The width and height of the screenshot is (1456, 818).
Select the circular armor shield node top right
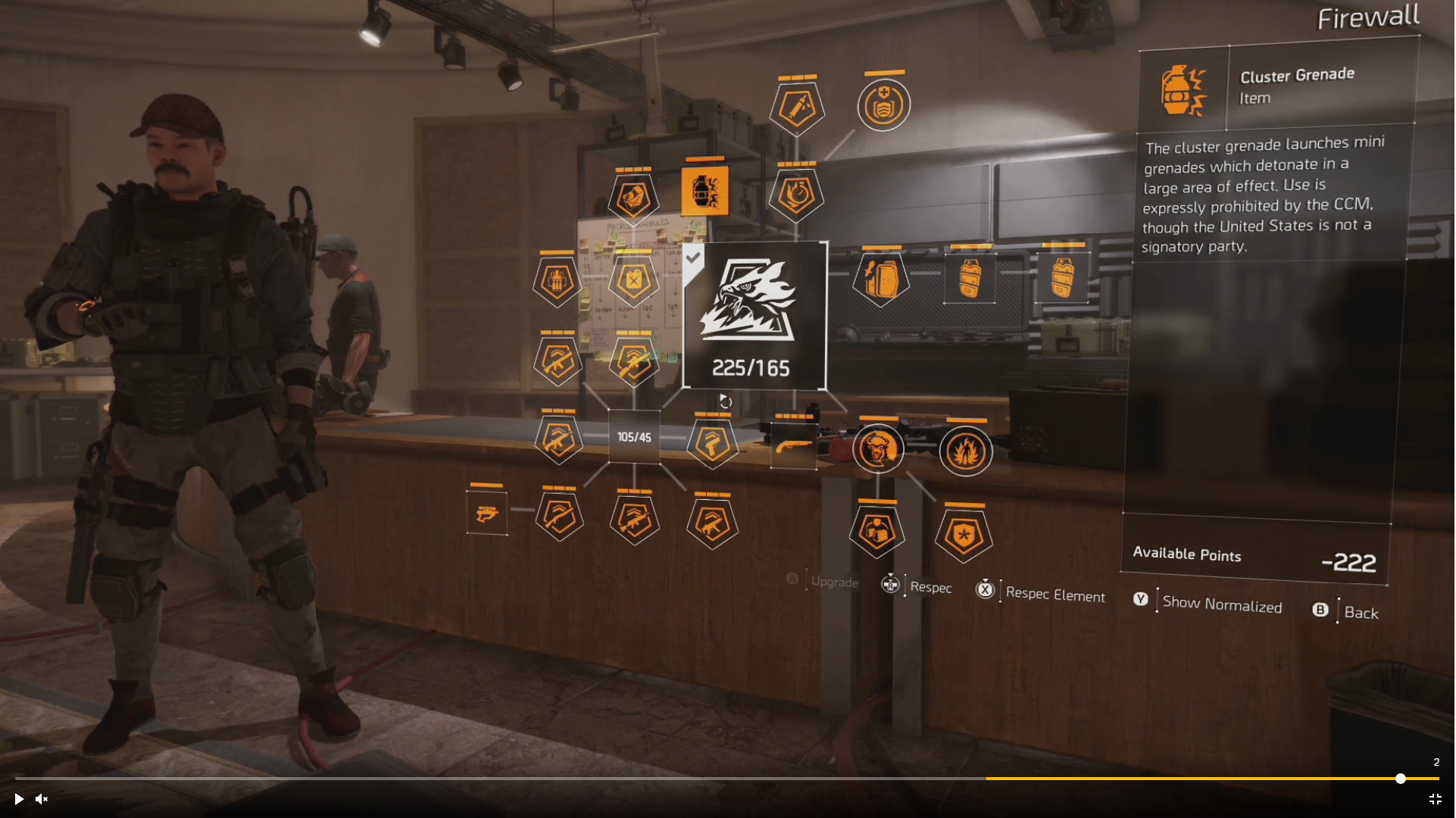(x=883, y=106)
